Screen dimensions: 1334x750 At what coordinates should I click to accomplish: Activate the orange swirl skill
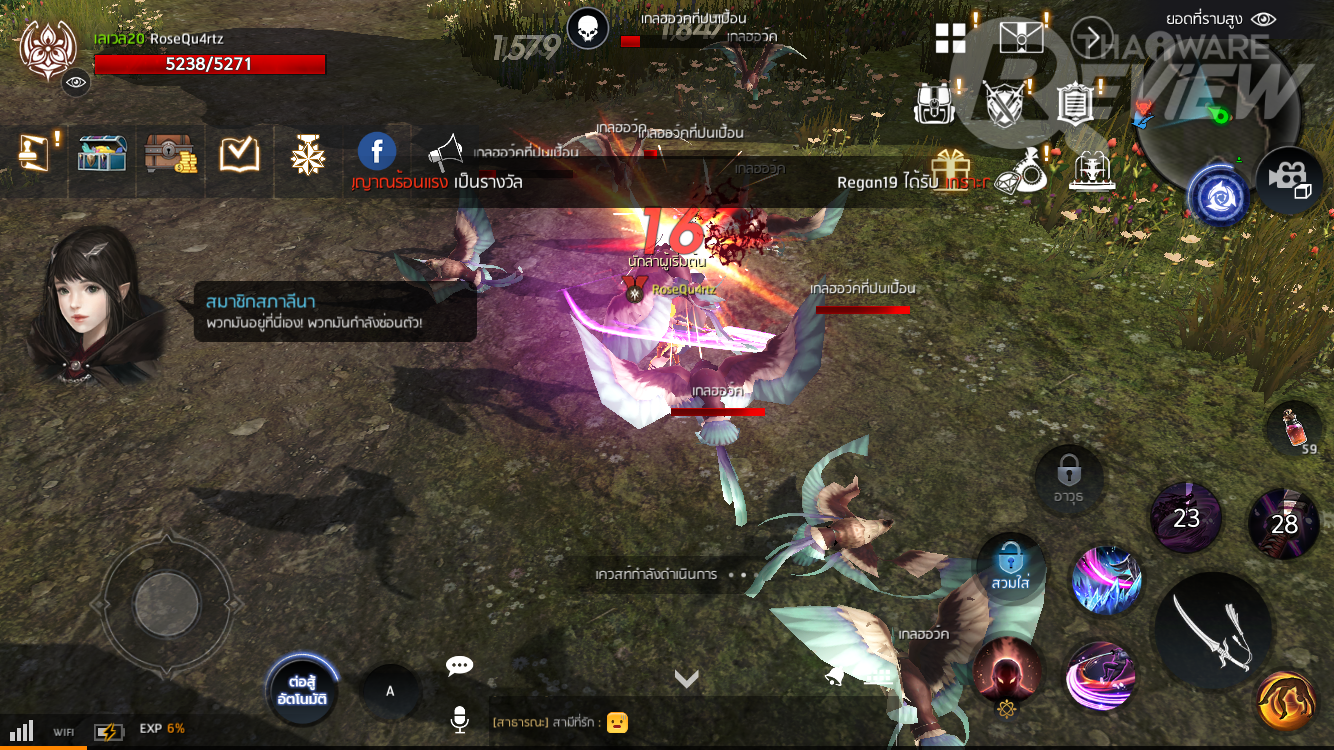click(x=1285, y=701)
